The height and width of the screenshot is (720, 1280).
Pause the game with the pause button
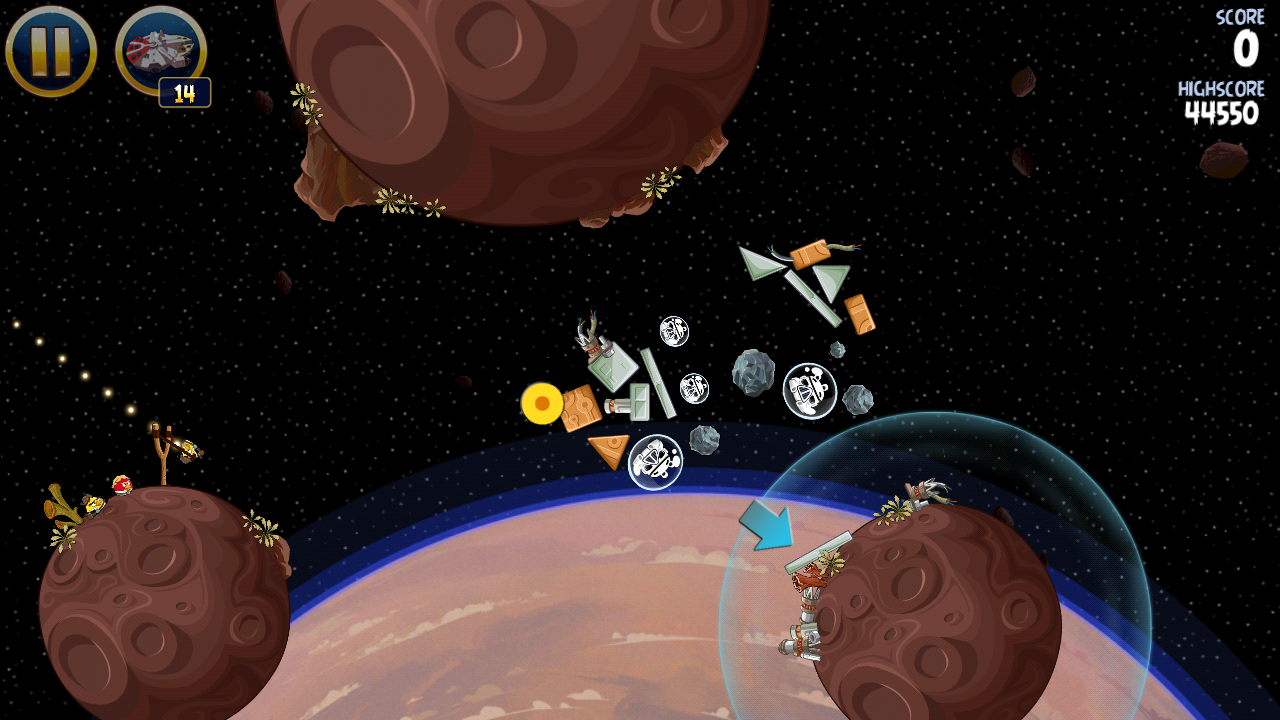tap(51, 51)
